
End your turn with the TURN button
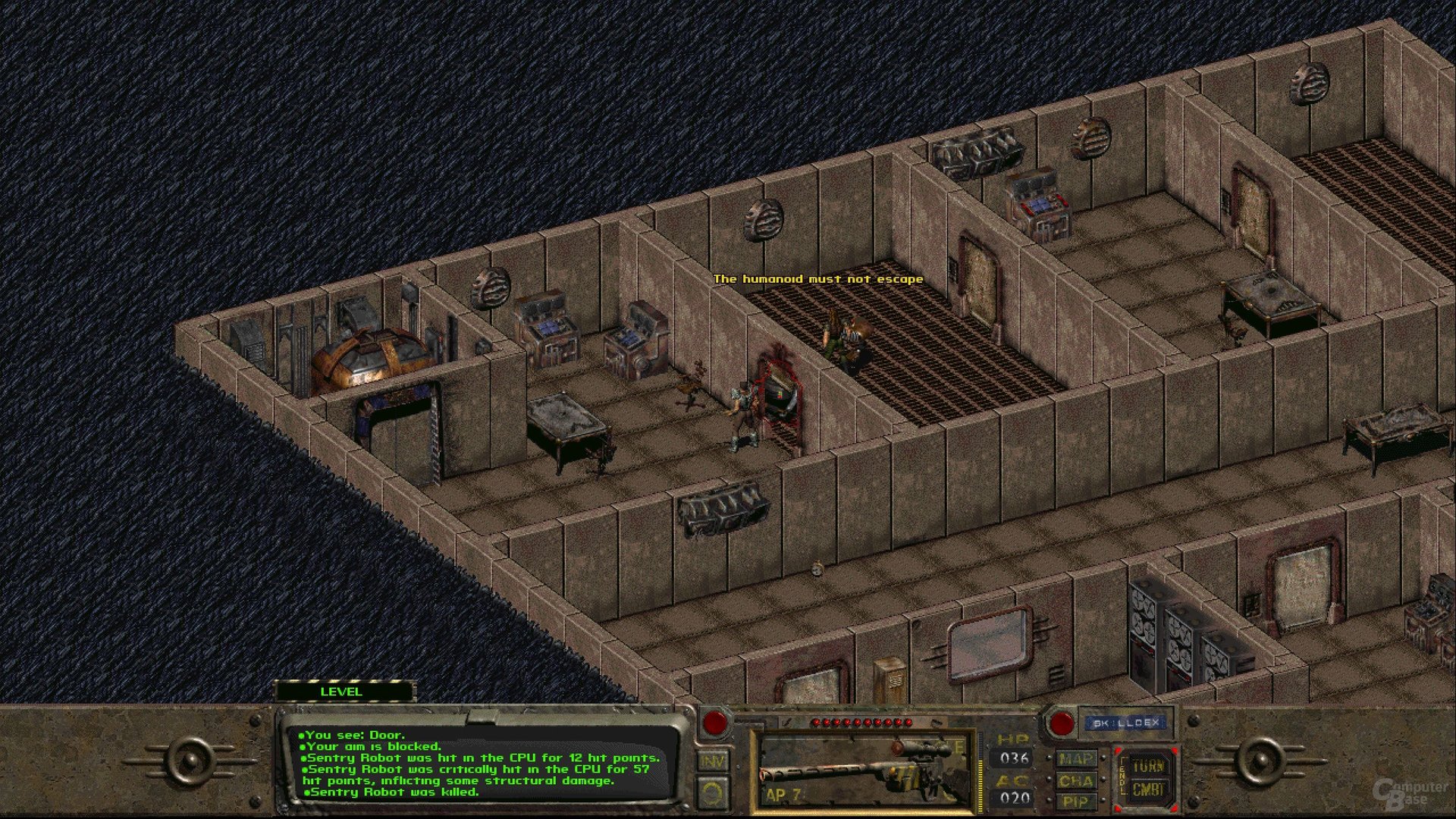(x=1147, y=766)
